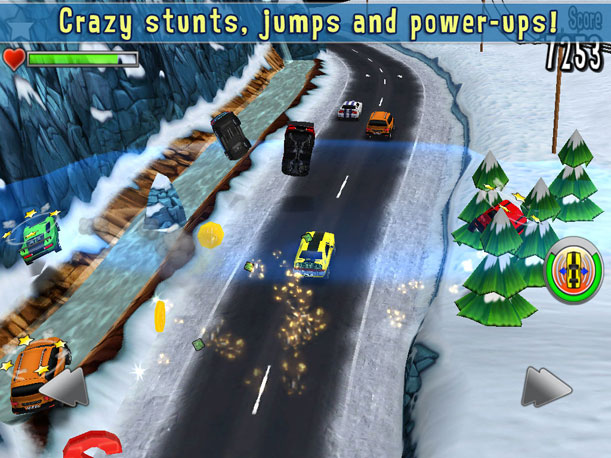Activate the yellow car power-up button
Viewport: 611px width, 458px height.
572,268
